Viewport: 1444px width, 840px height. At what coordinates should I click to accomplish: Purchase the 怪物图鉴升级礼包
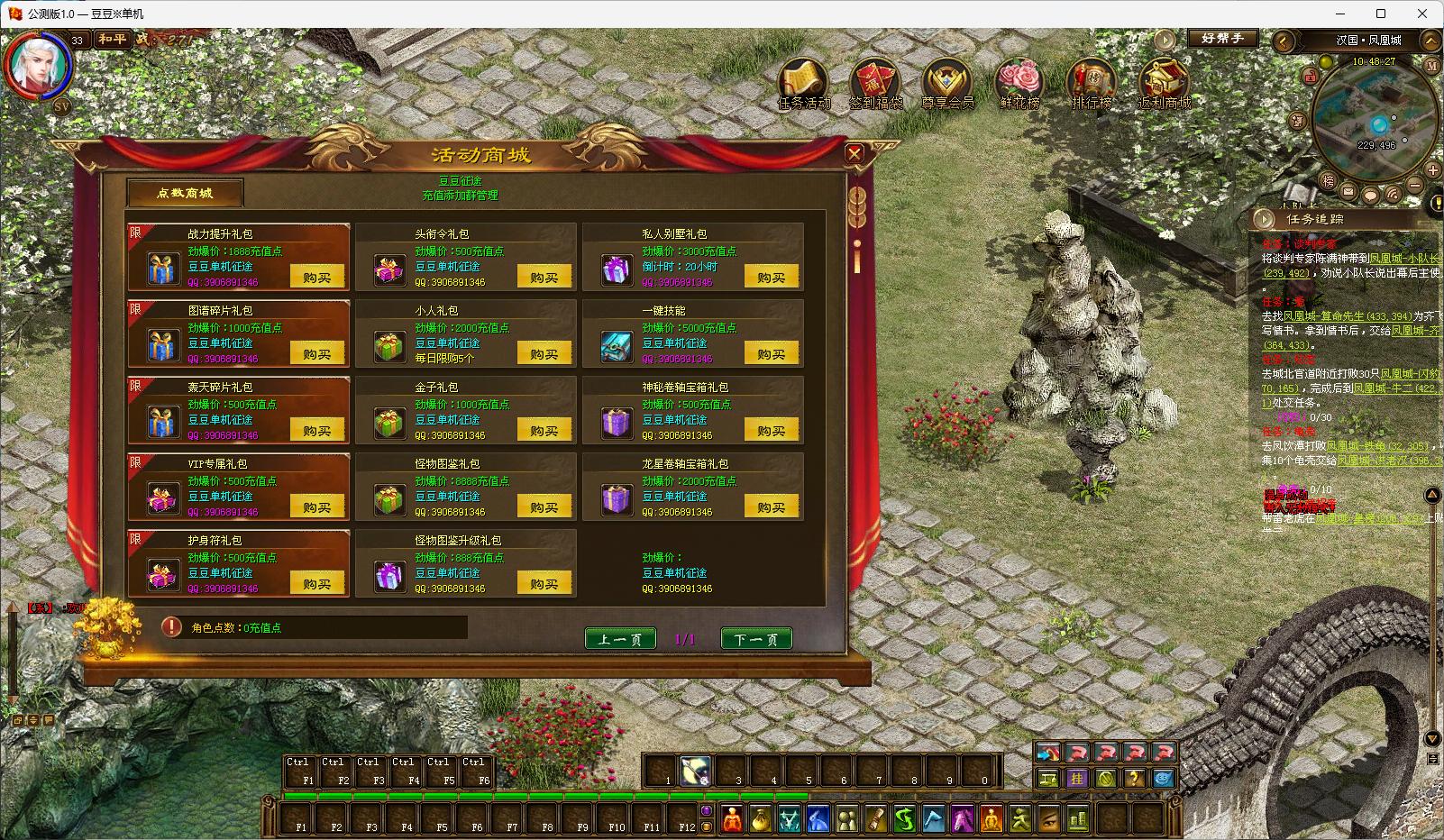tap(544, 583)
